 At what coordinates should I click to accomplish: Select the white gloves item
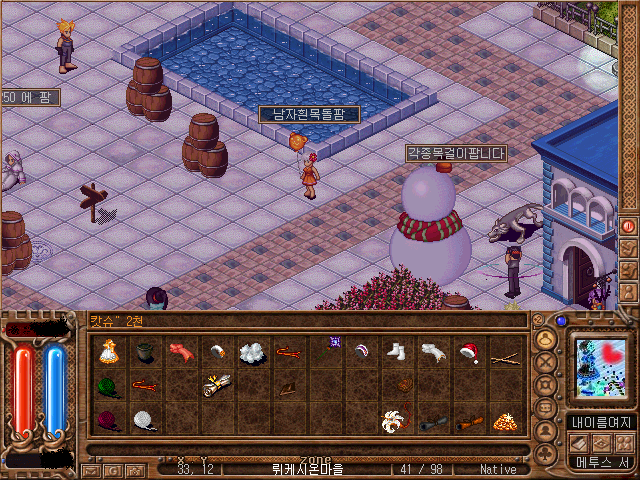pos(432,351)
